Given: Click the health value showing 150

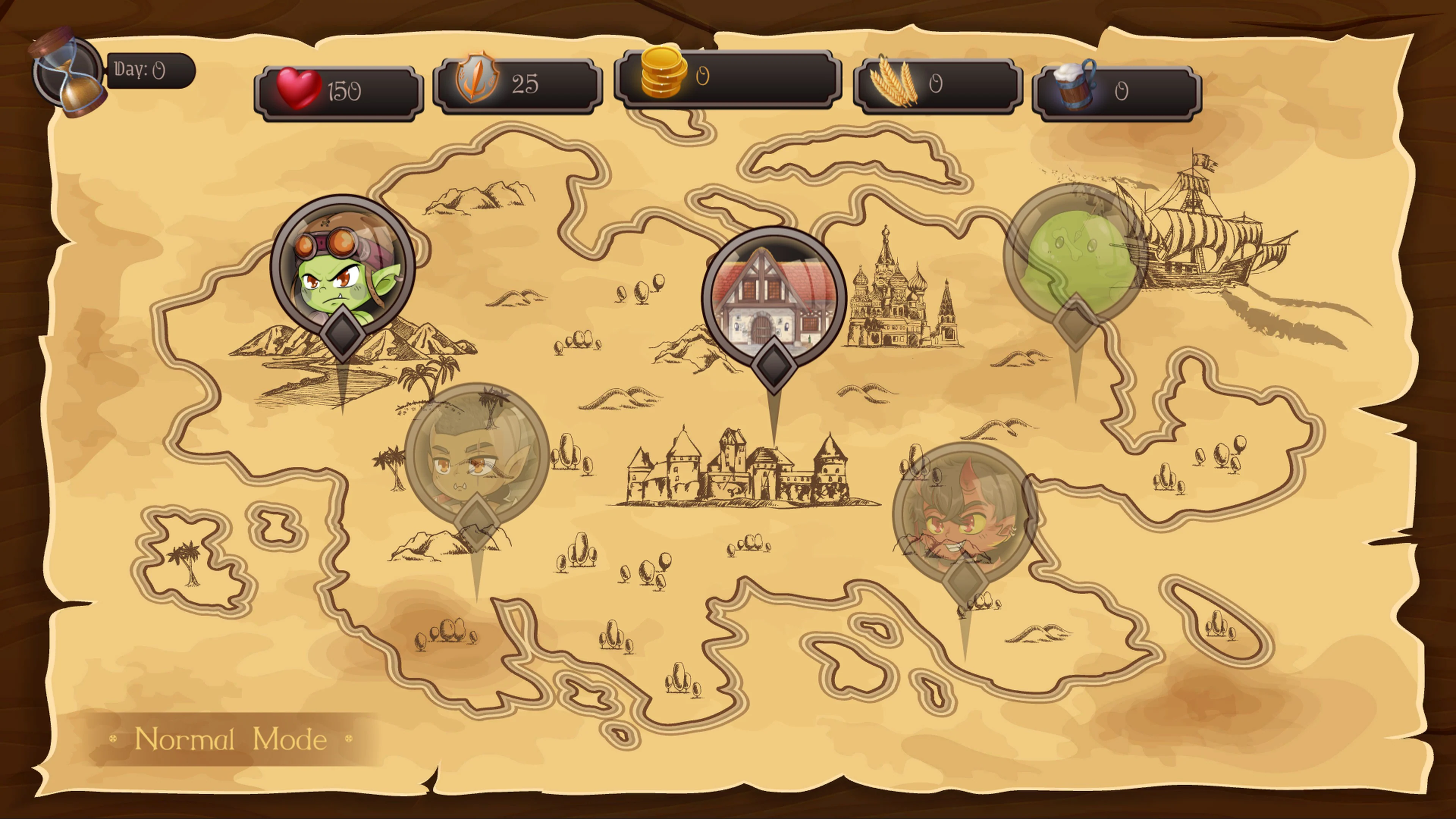Looking at the screenshot, I should 345,88.
